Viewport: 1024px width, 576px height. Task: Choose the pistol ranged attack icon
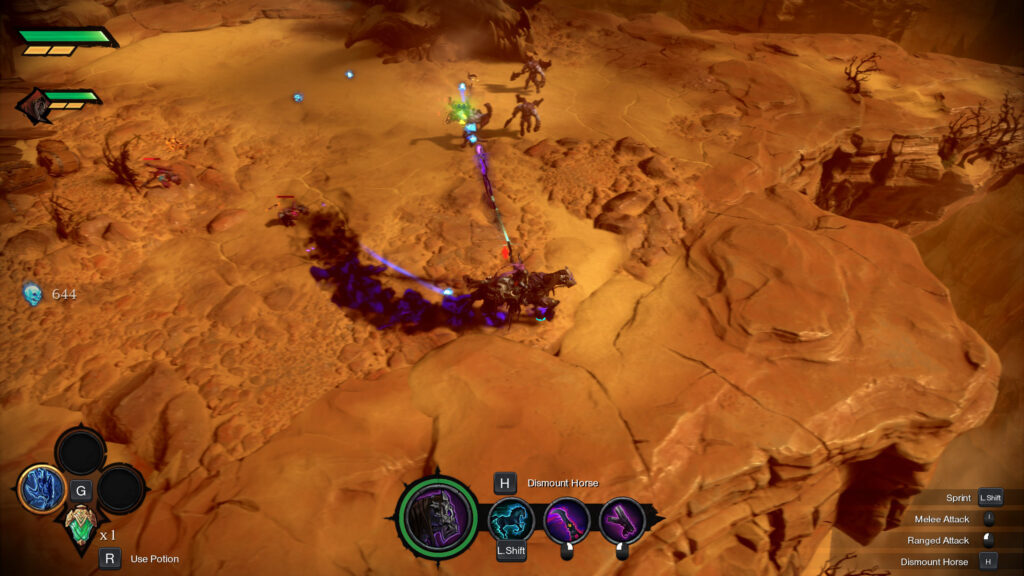pyautogui.click(x=621, y=520)
